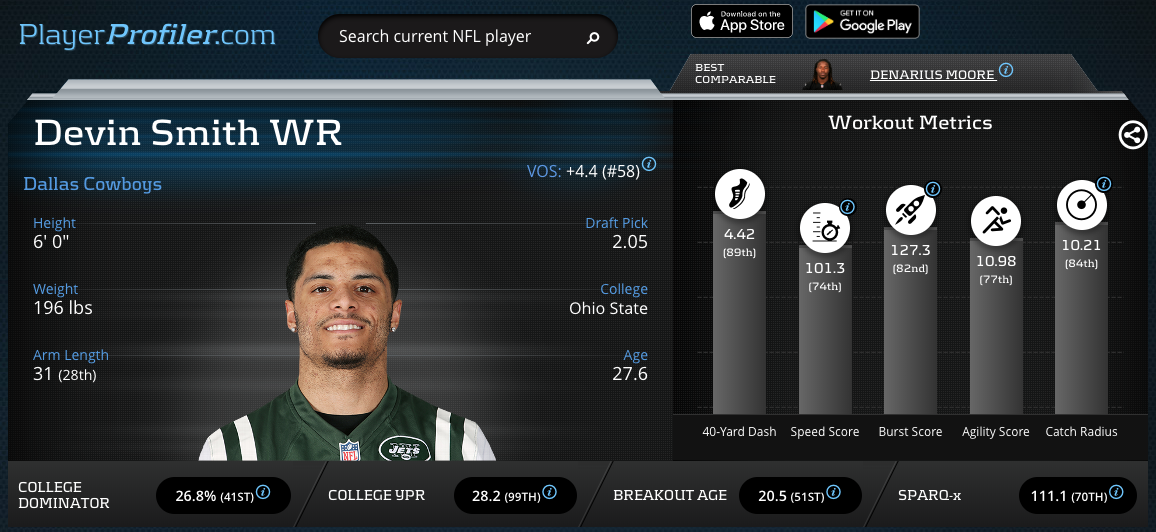Show info for Breakout Age stat

(833, 492)
